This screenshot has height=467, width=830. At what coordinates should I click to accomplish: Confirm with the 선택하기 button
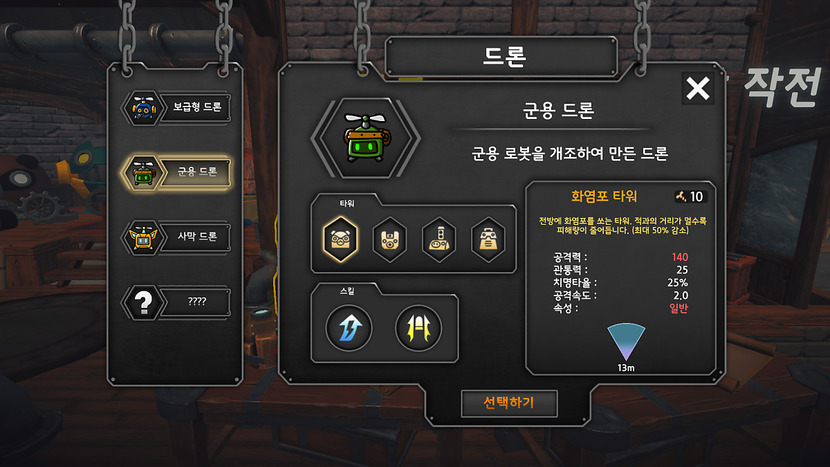(508, 403)
